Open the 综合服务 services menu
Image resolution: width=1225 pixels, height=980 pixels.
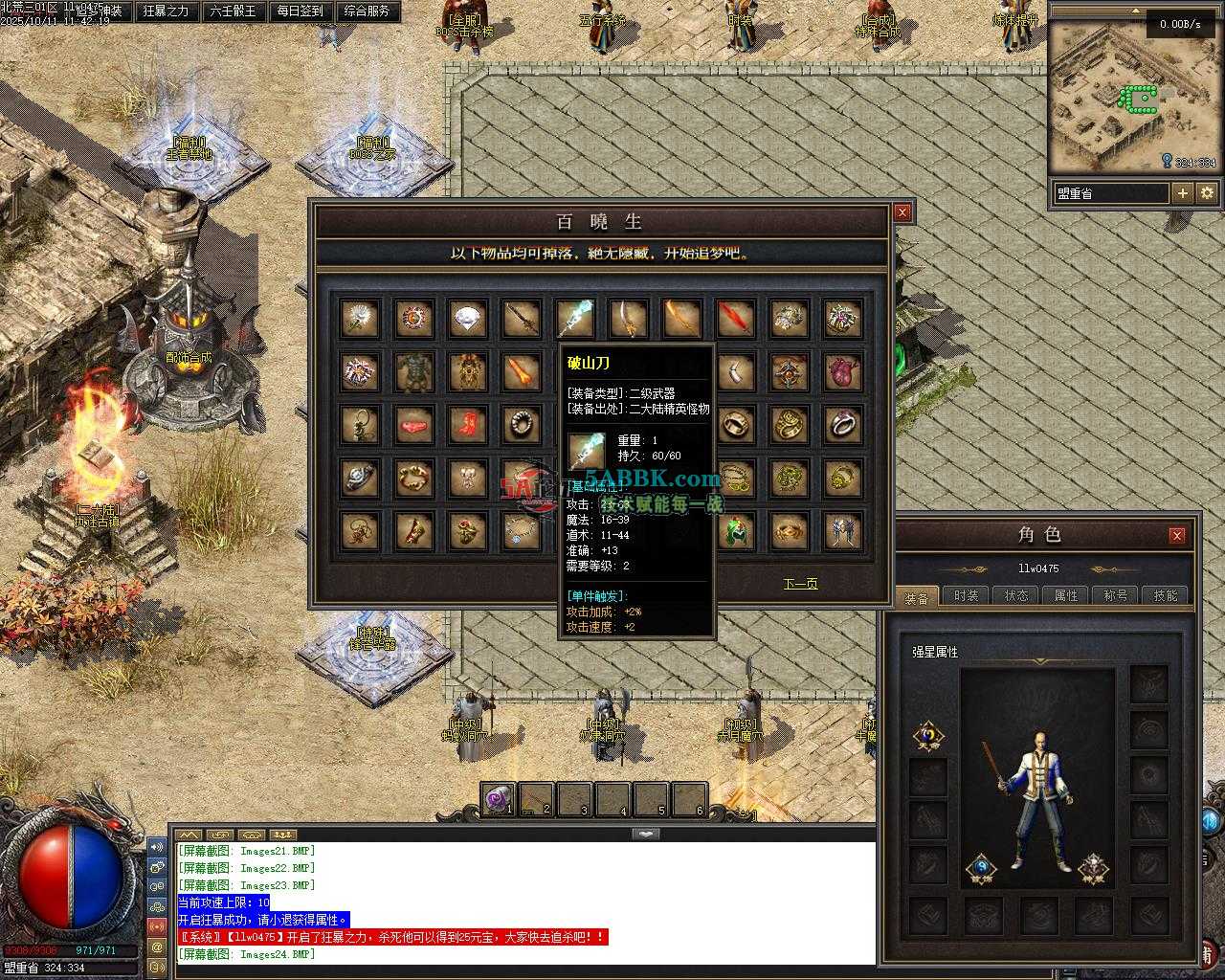(x=367, y=11)
